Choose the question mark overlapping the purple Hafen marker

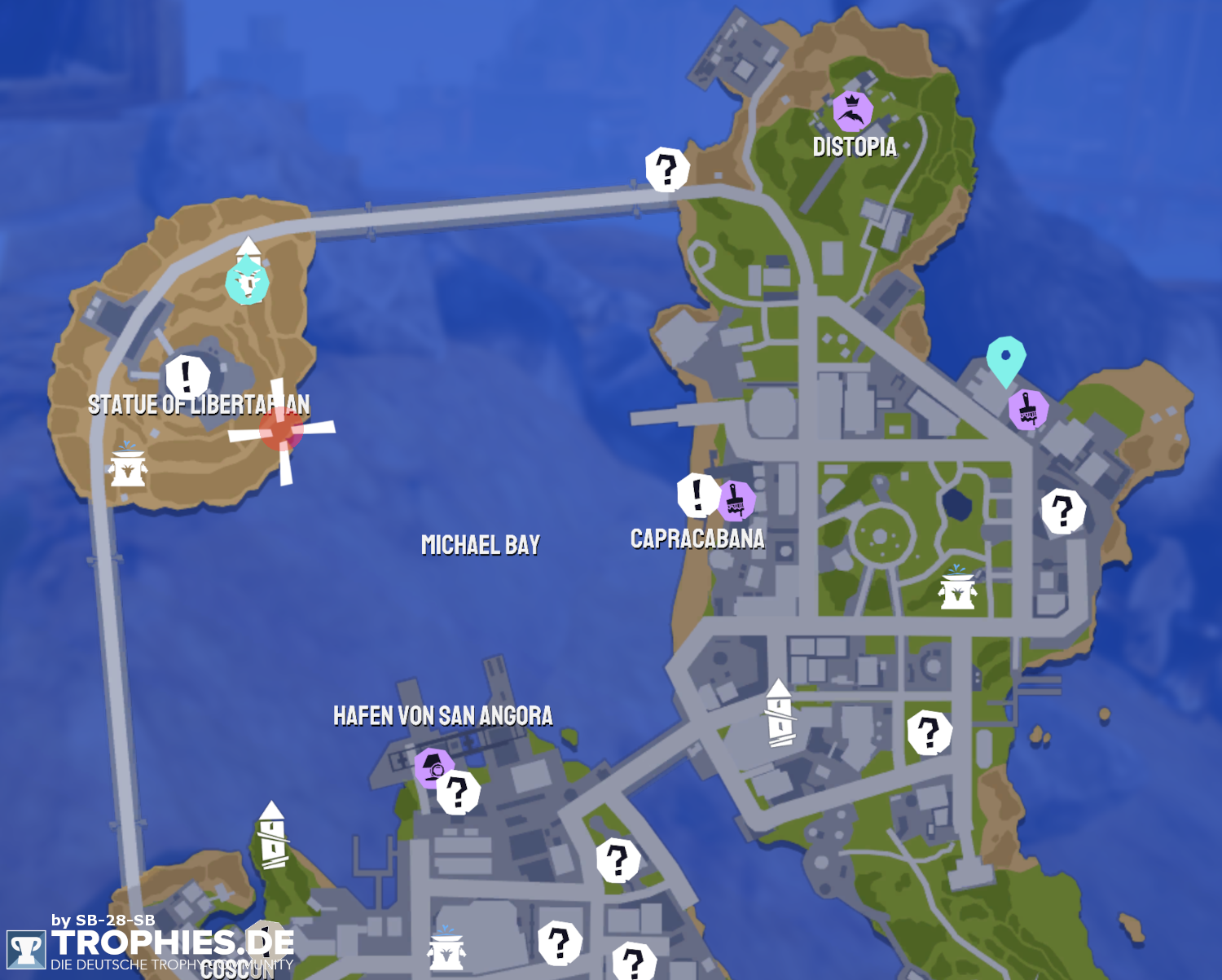point(459,792)
